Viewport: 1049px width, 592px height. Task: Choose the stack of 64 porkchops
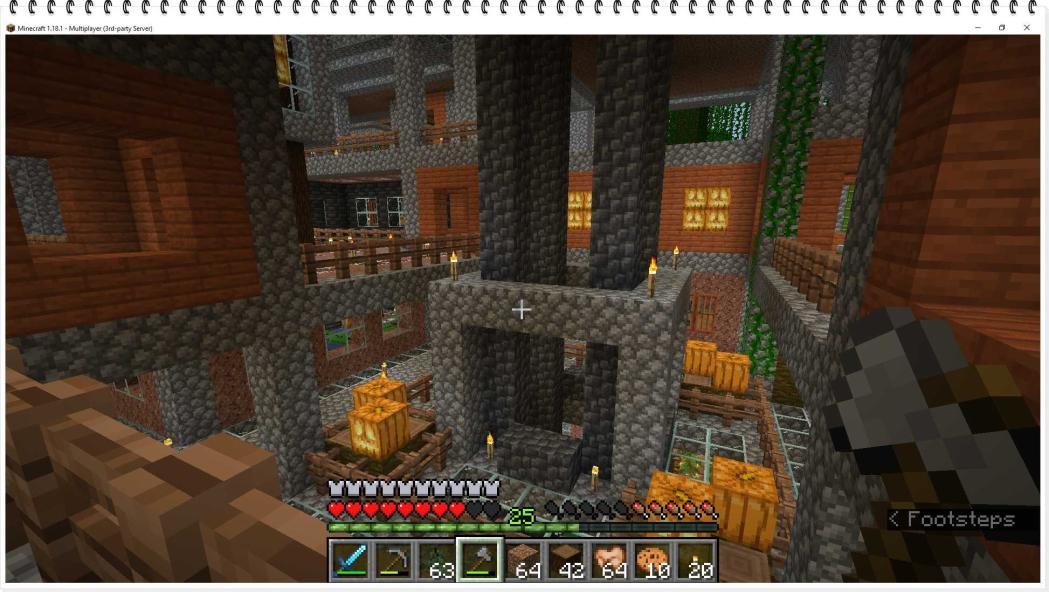click(608, 561)
